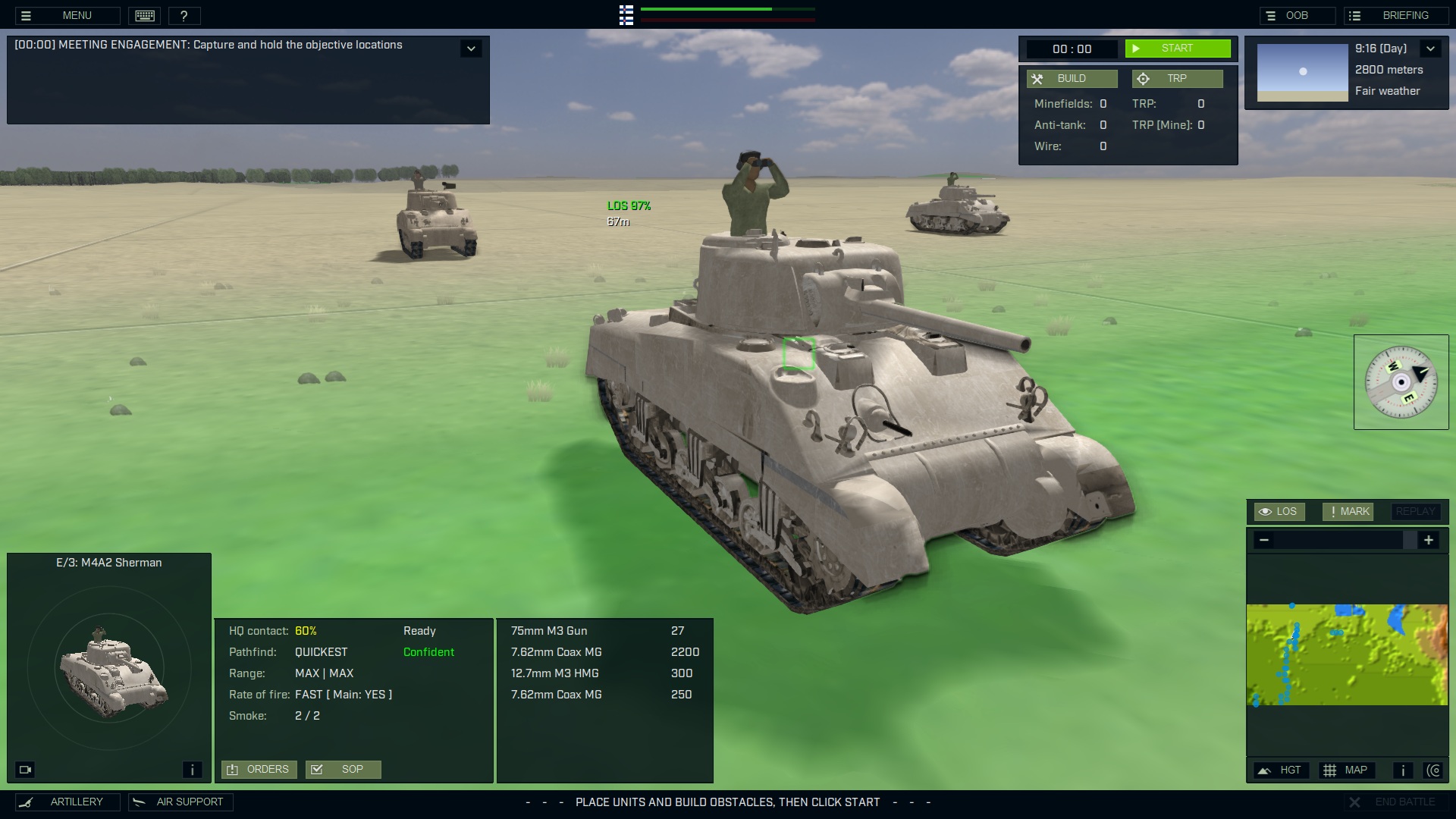Select the camera view icon in unit panel
This screenshot has width=1456, height=819.
[x=25, y=769]
